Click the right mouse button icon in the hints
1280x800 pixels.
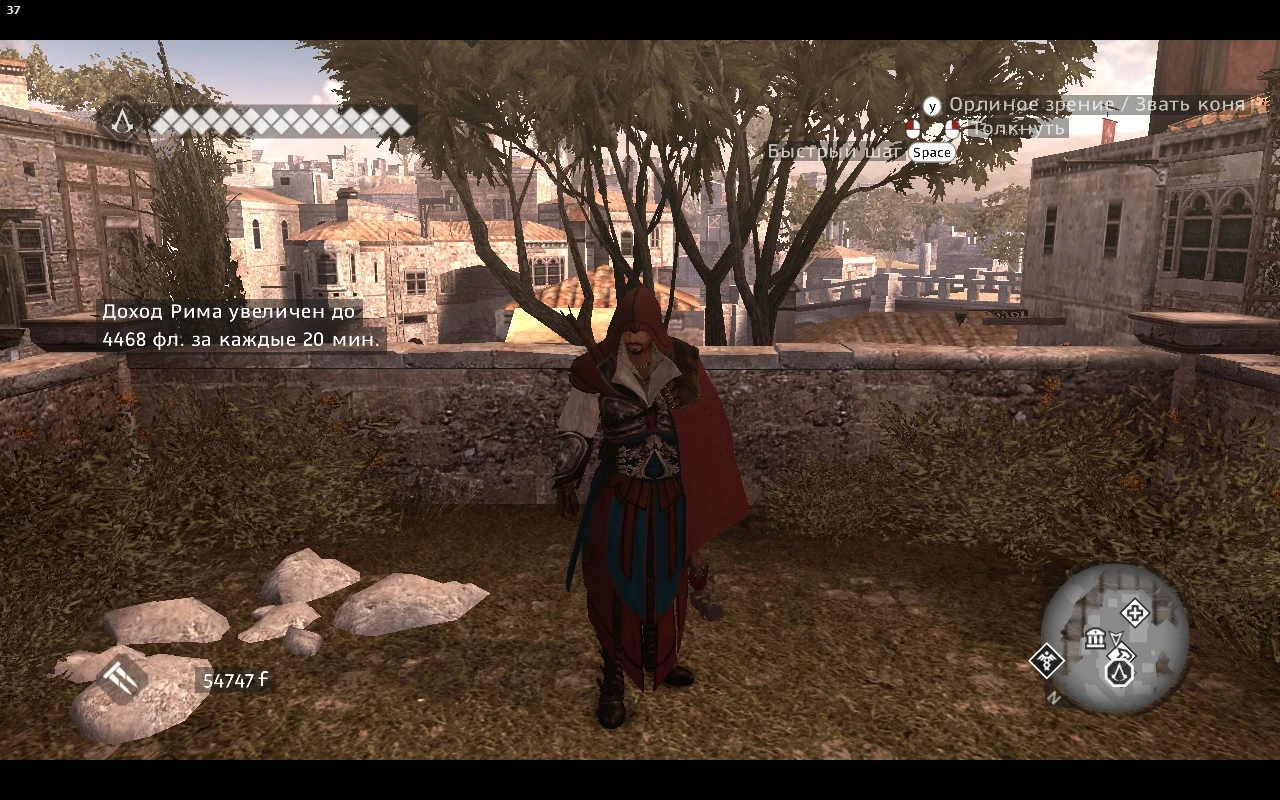click(x=953, y=128)
